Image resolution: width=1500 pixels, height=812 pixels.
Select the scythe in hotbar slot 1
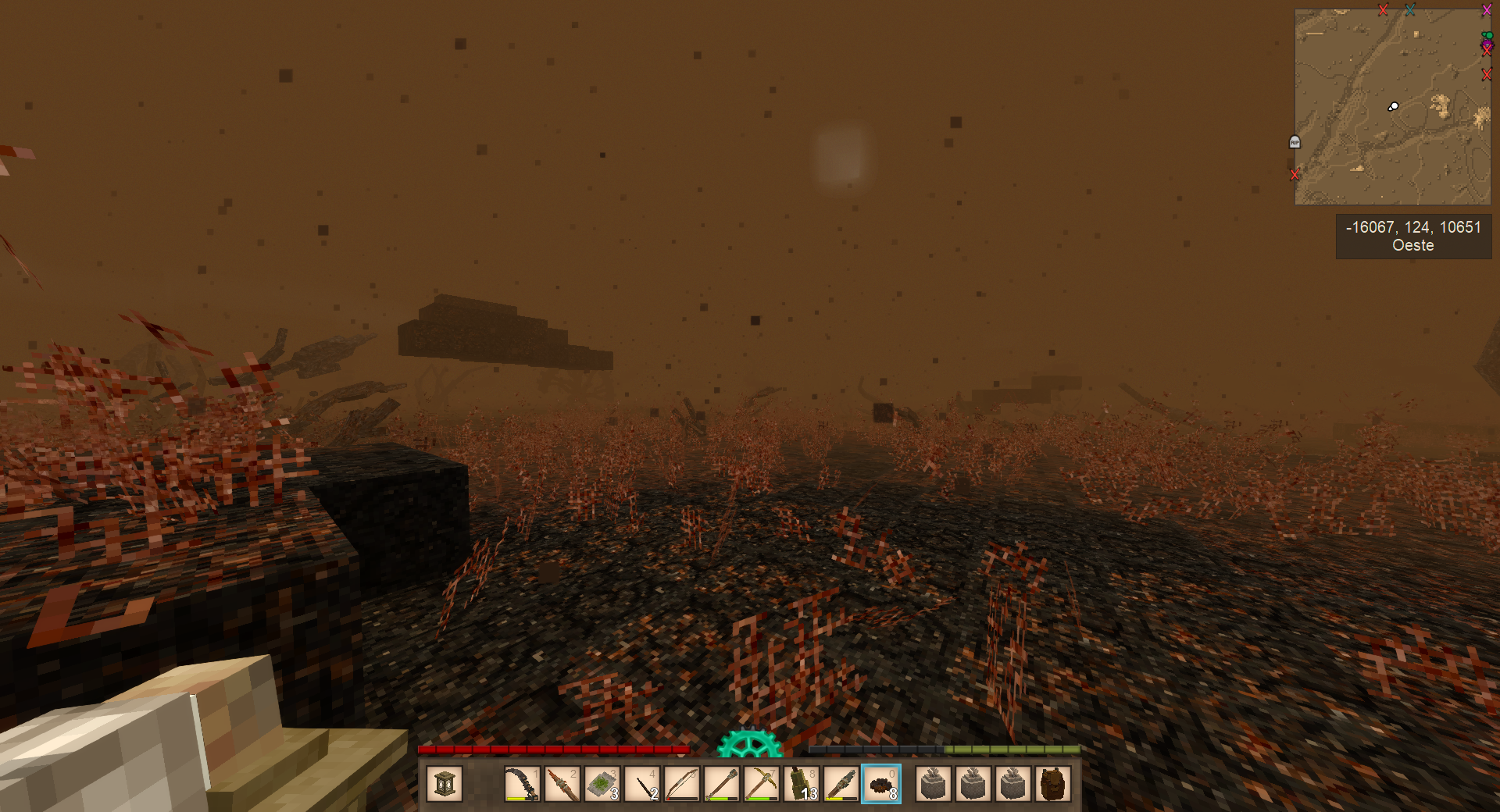pos(522,784)
